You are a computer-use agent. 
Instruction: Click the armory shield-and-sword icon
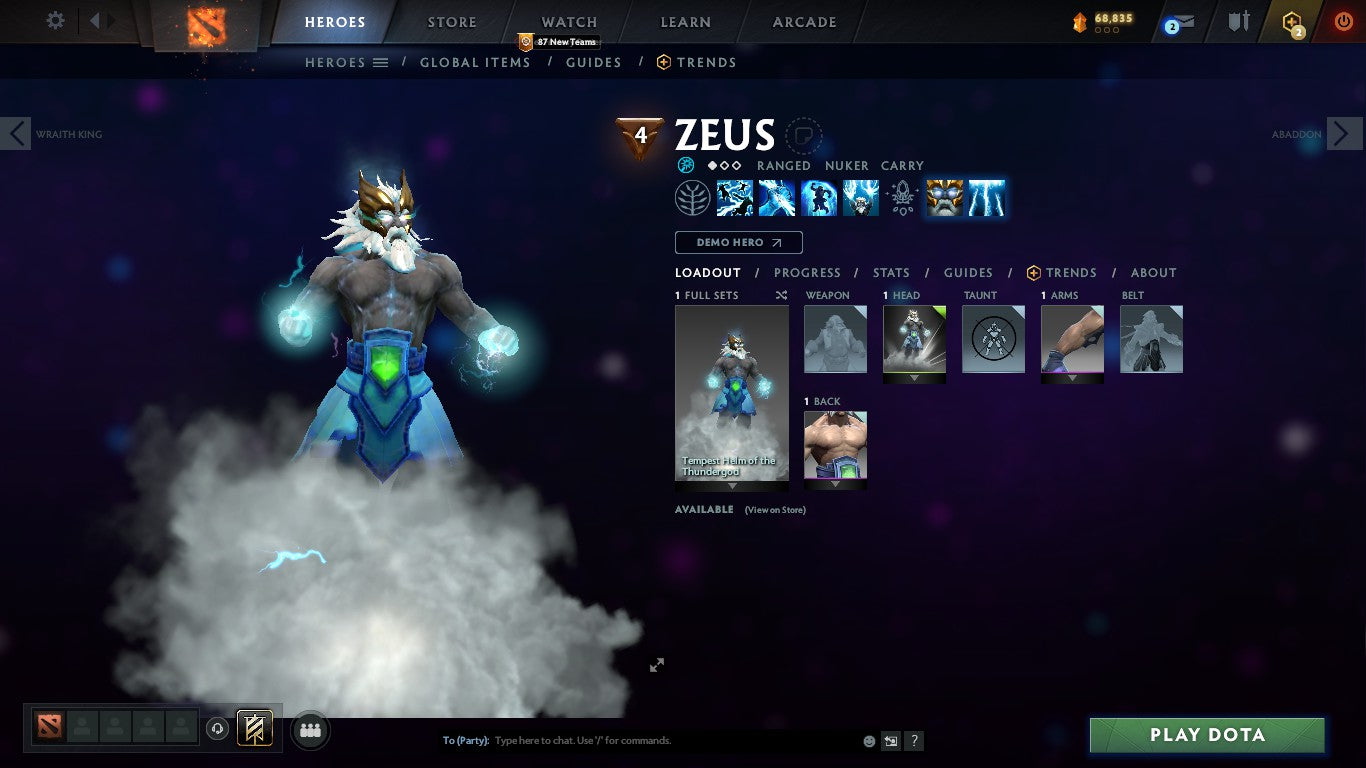(1240, 22)
